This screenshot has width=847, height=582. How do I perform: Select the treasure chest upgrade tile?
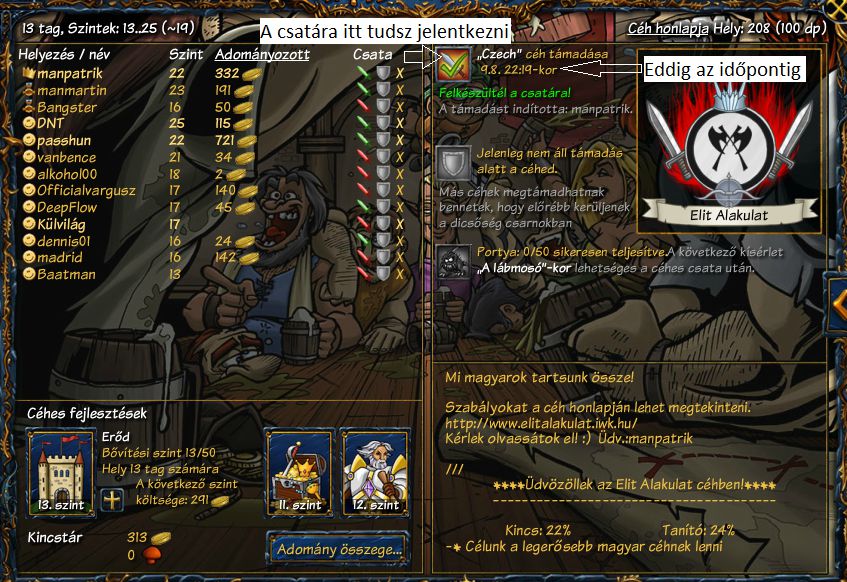pos(298,471)
